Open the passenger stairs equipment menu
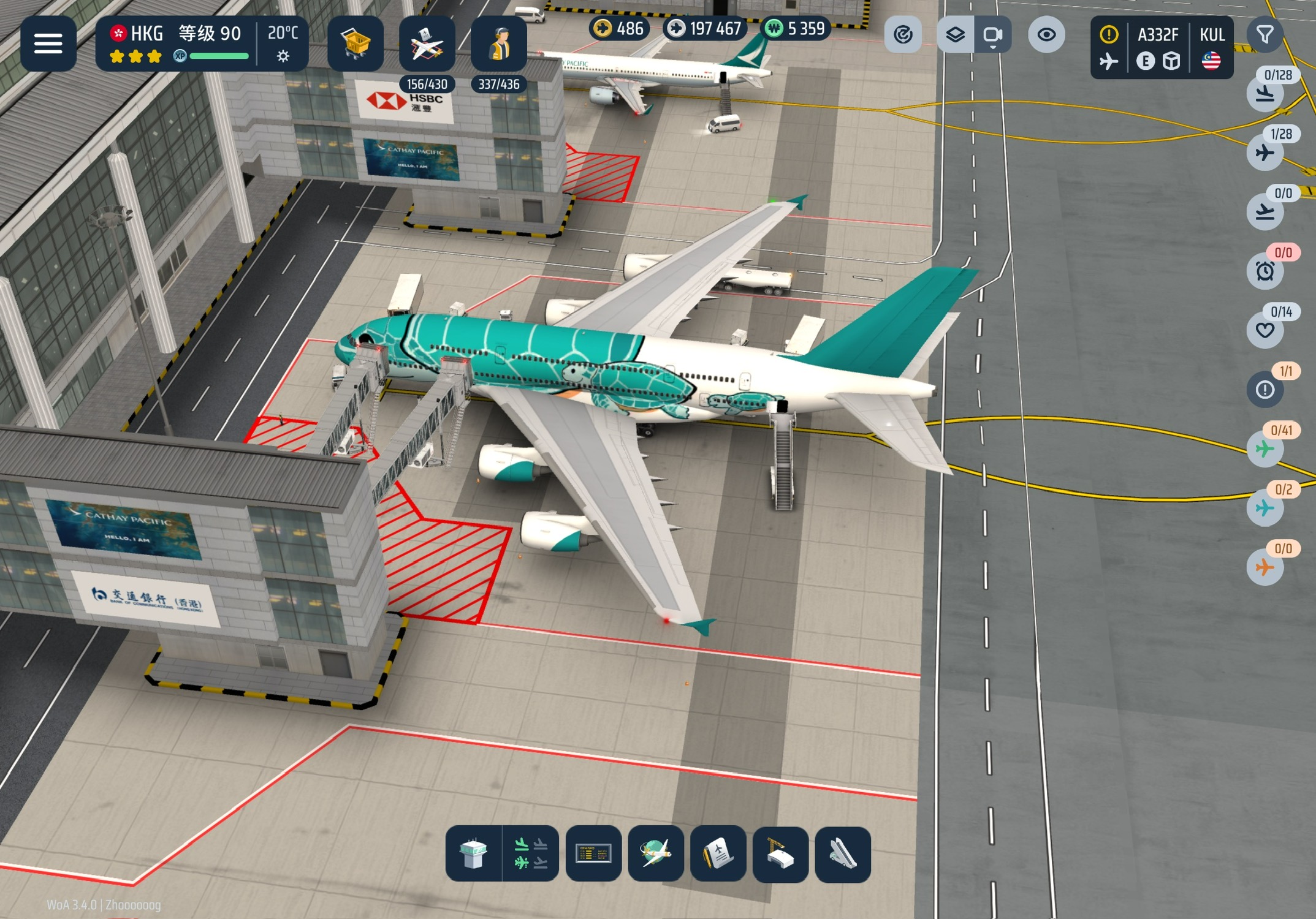Viewport: 1316px width, 919px height. (843, 854)
